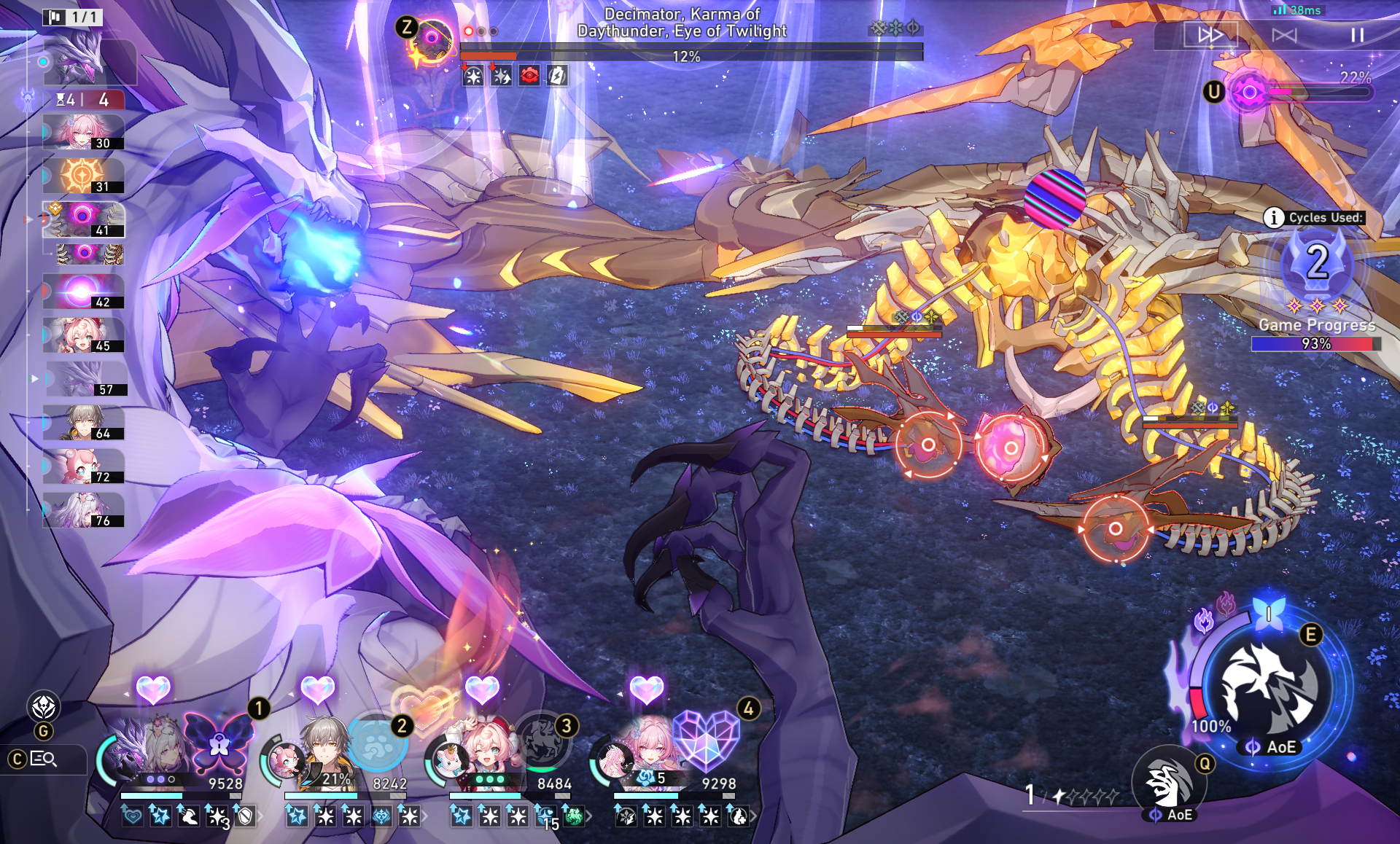Image resolution: width=1400 pixels, height=844 pixels.
Task: Toggle the battle speed-up button
Action: [x=1210, y=35]
